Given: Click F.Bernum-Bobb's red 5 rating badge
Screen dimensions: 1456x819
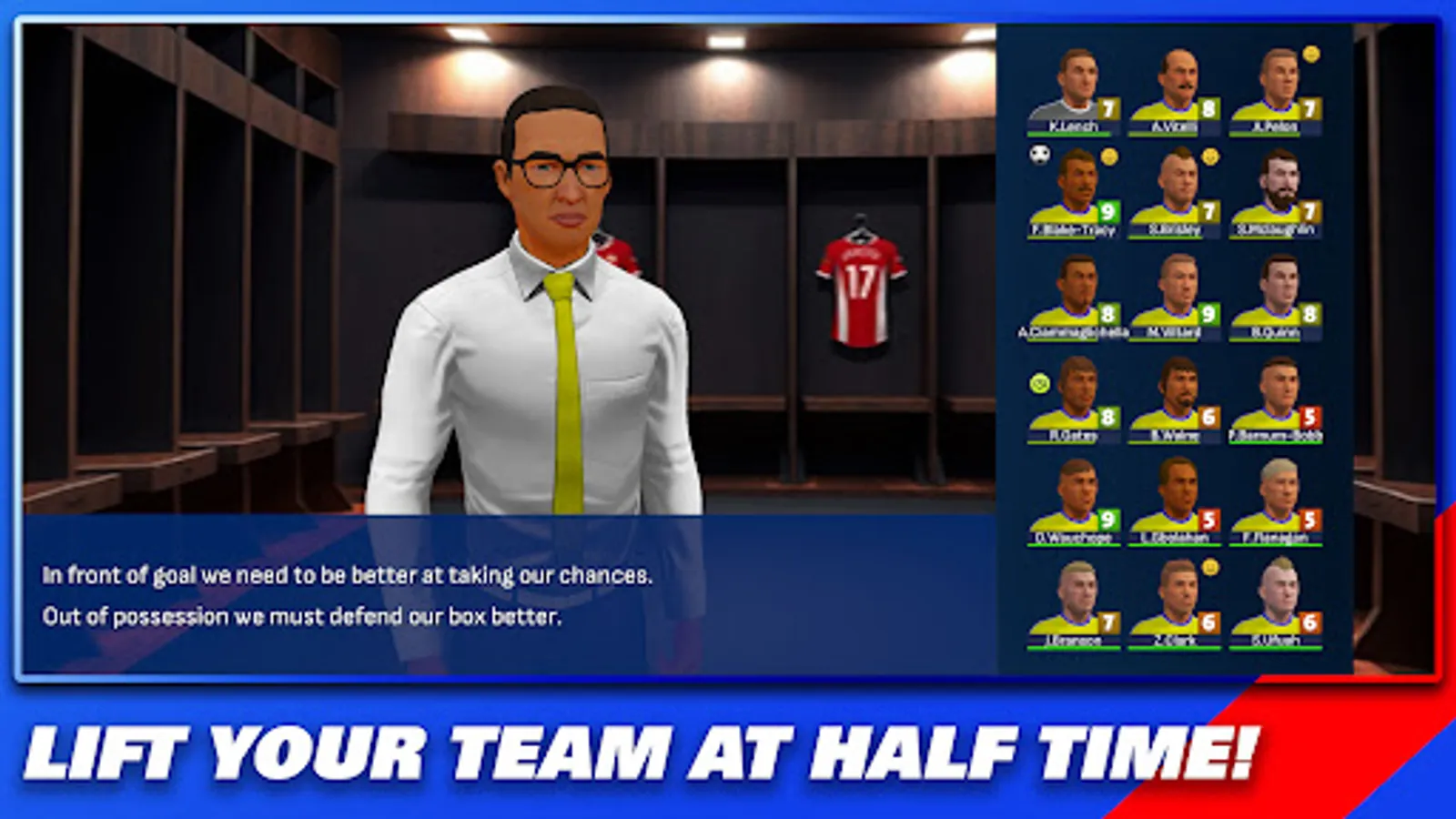Looking at the screenshot, I should [x=1309, y=414].
